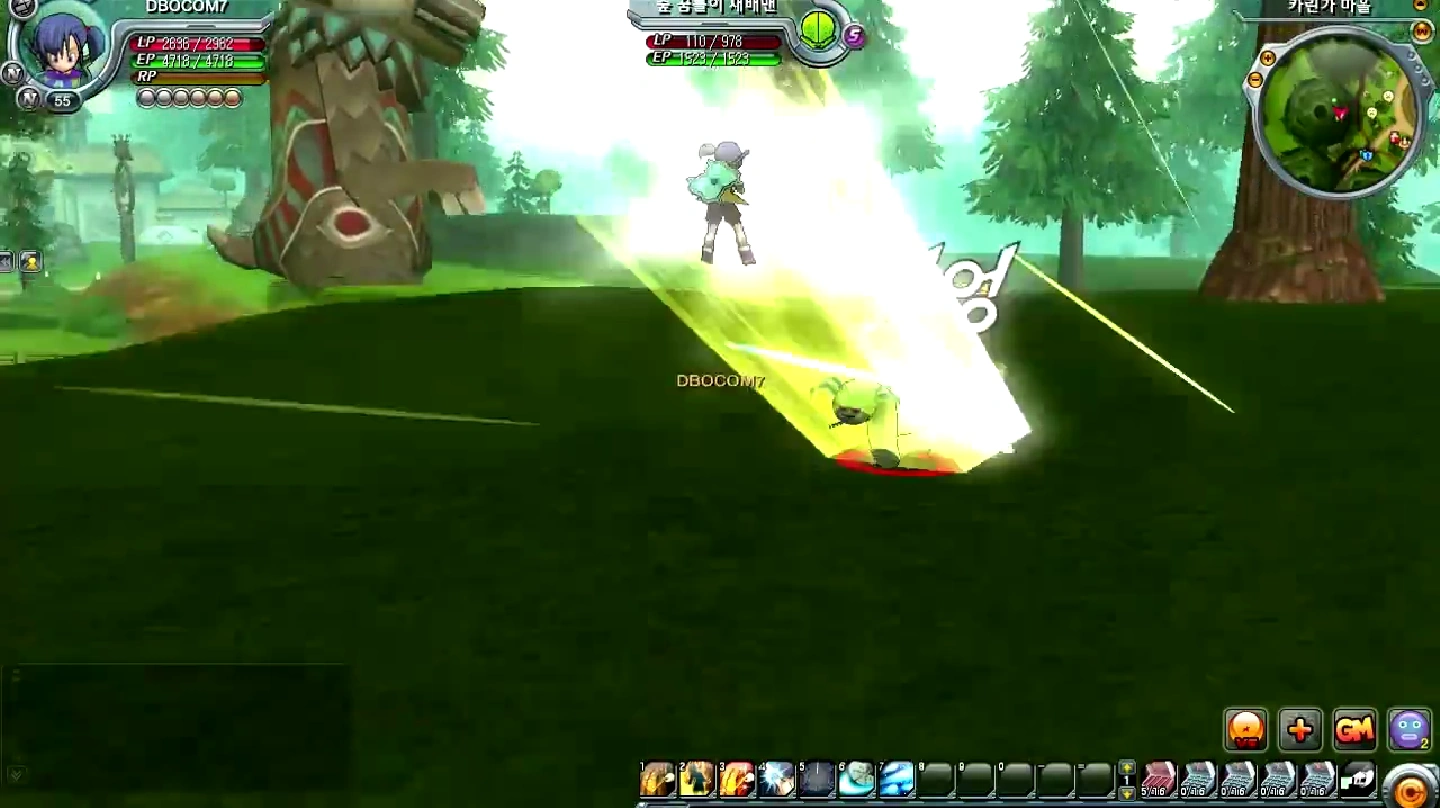Click the bell icon above the minimap
1440x808 pixels.
point(1421,6)
